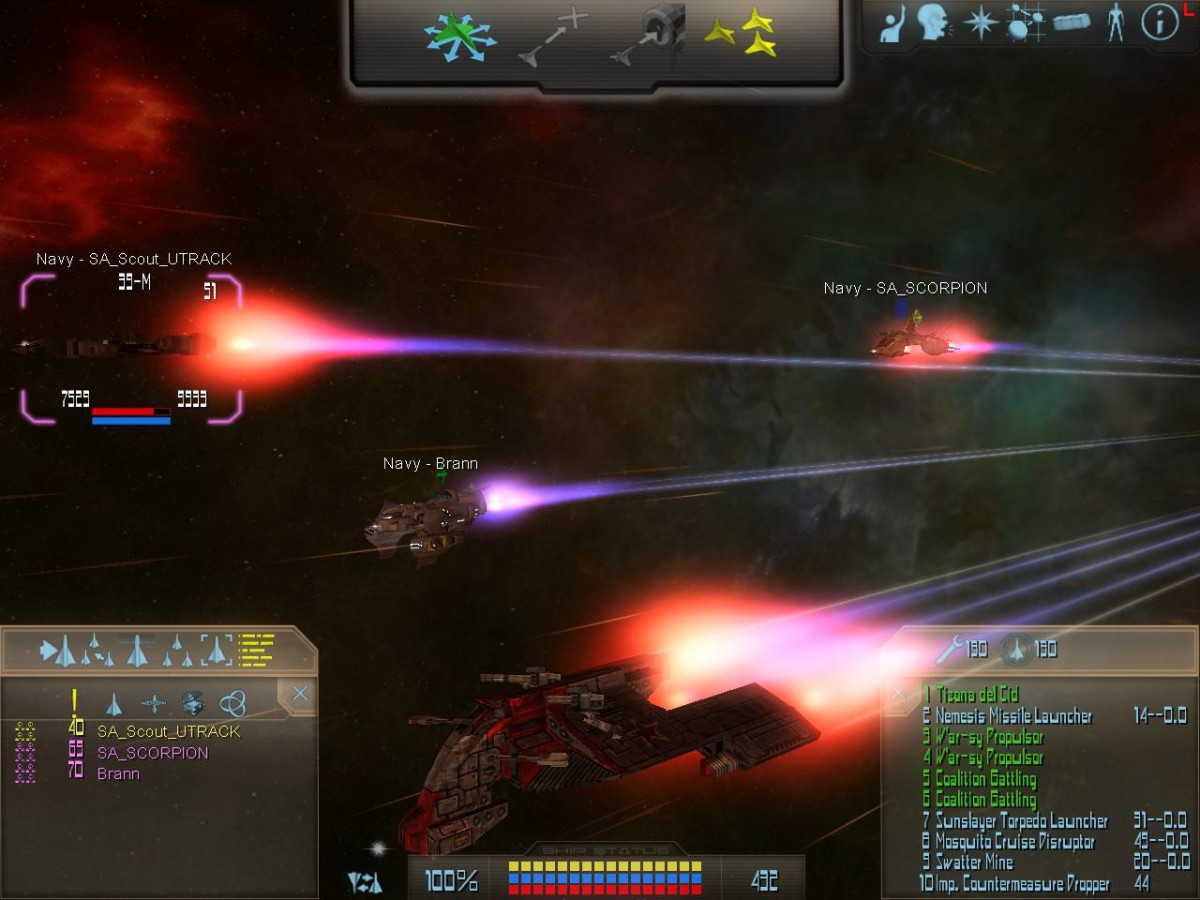This screenshot has height=900, width=1200.
Task: Filter contacts by ships tab
Action: pyautogui.click(x=114, y=704)
